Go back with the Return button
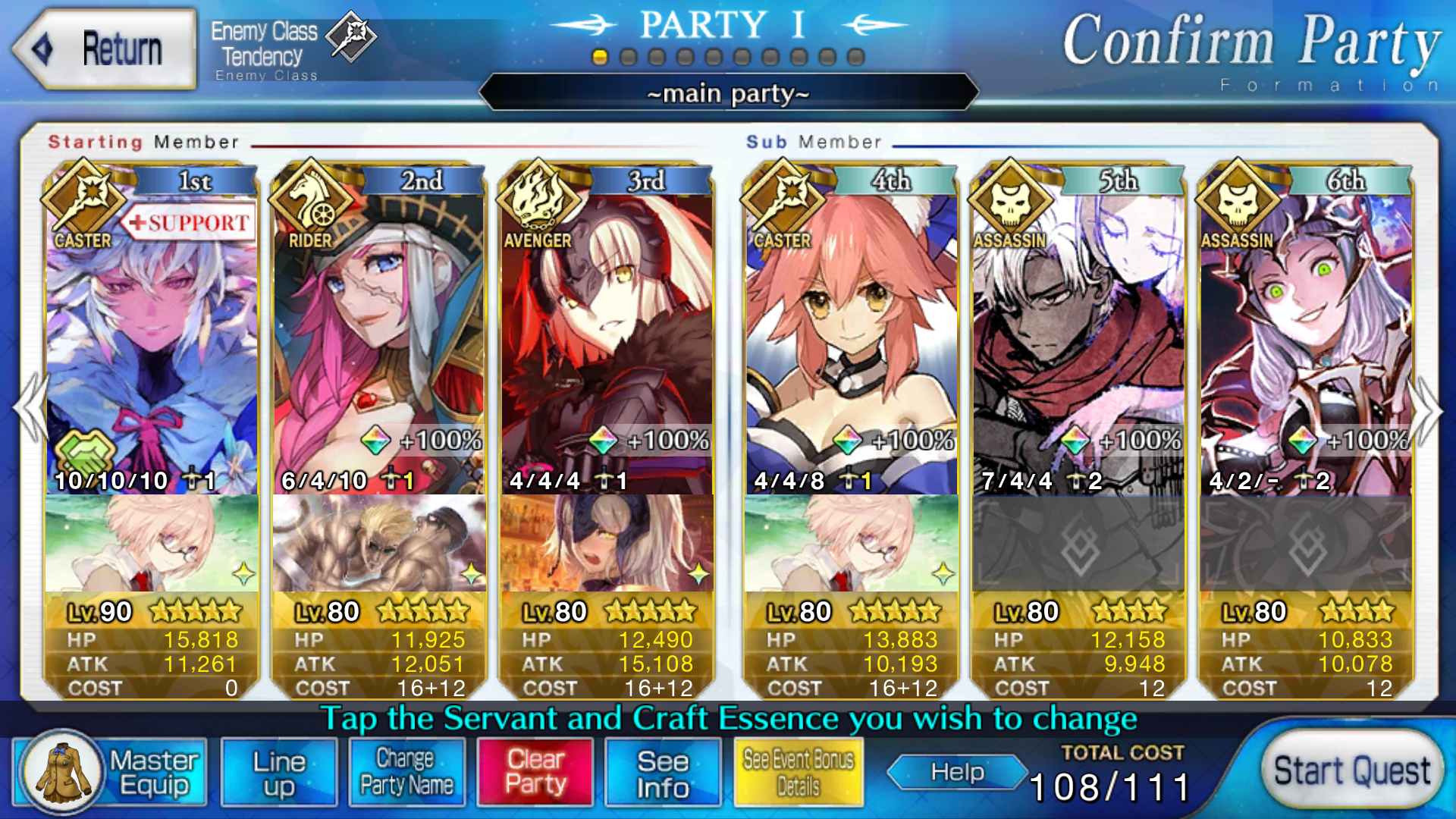Viewport: 1456px width, 819px height. pos(105,50)
